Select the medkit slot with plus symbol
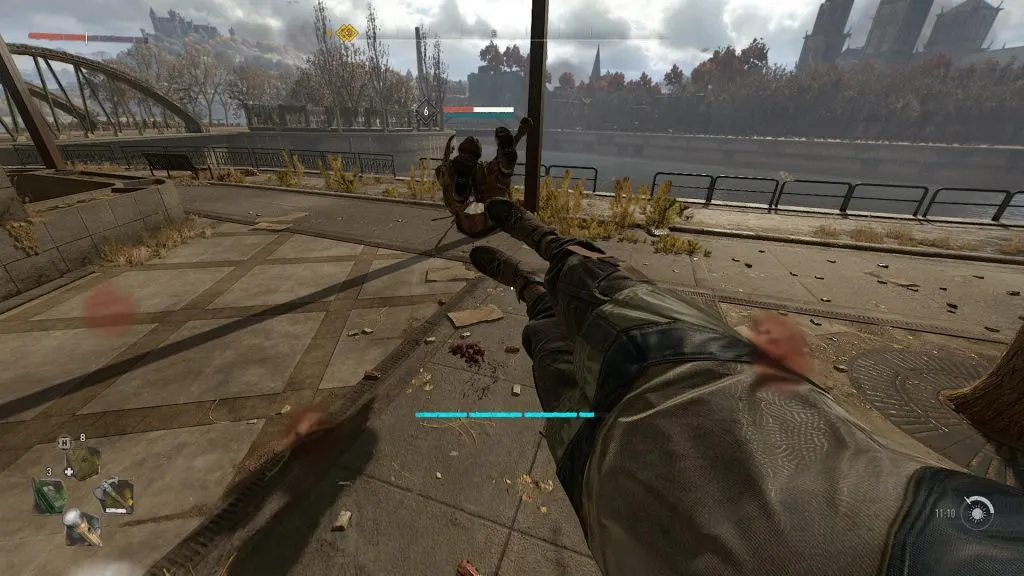This screenshot has height=576, width=1024. pos(82,462)
